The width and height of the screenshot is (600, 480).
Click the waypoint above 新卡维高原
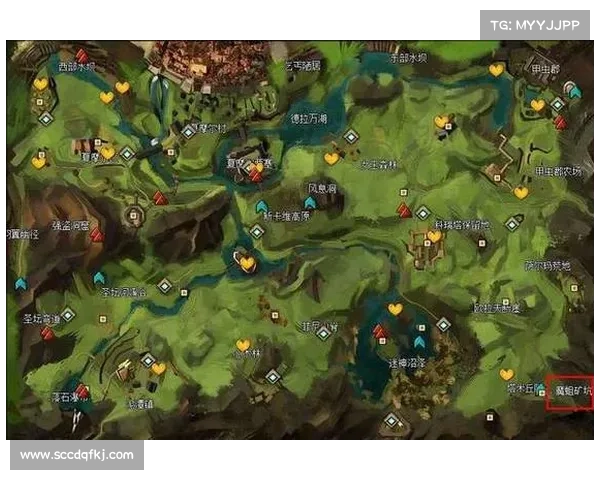tap(262, 207)
